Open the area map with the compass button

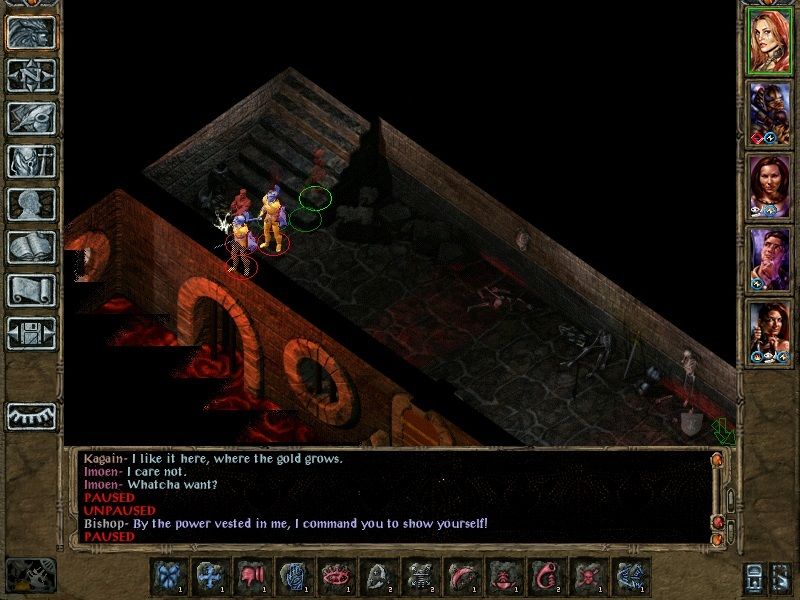(31, 74)
